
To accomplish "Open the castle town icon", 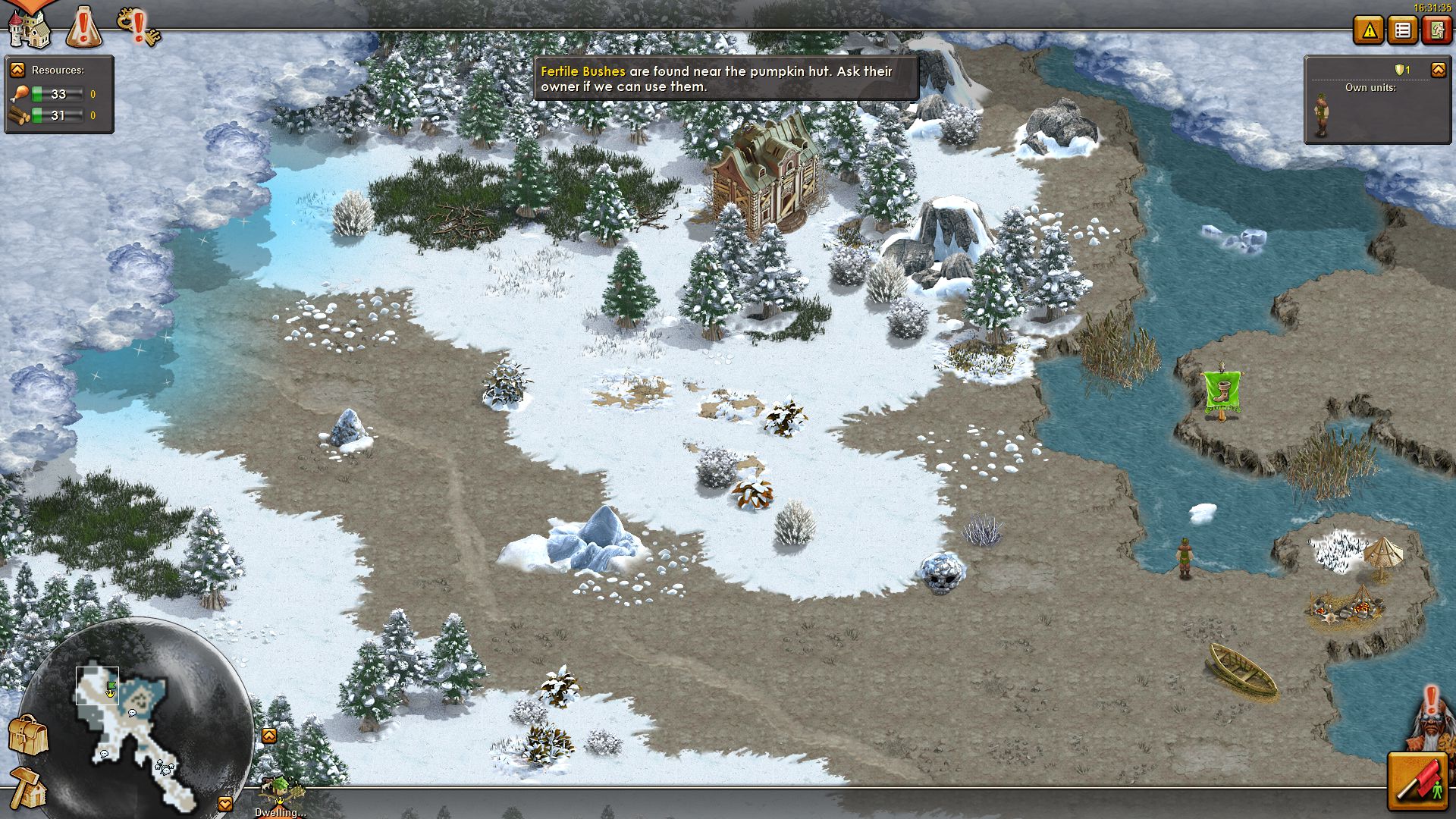I will point(28,27).
